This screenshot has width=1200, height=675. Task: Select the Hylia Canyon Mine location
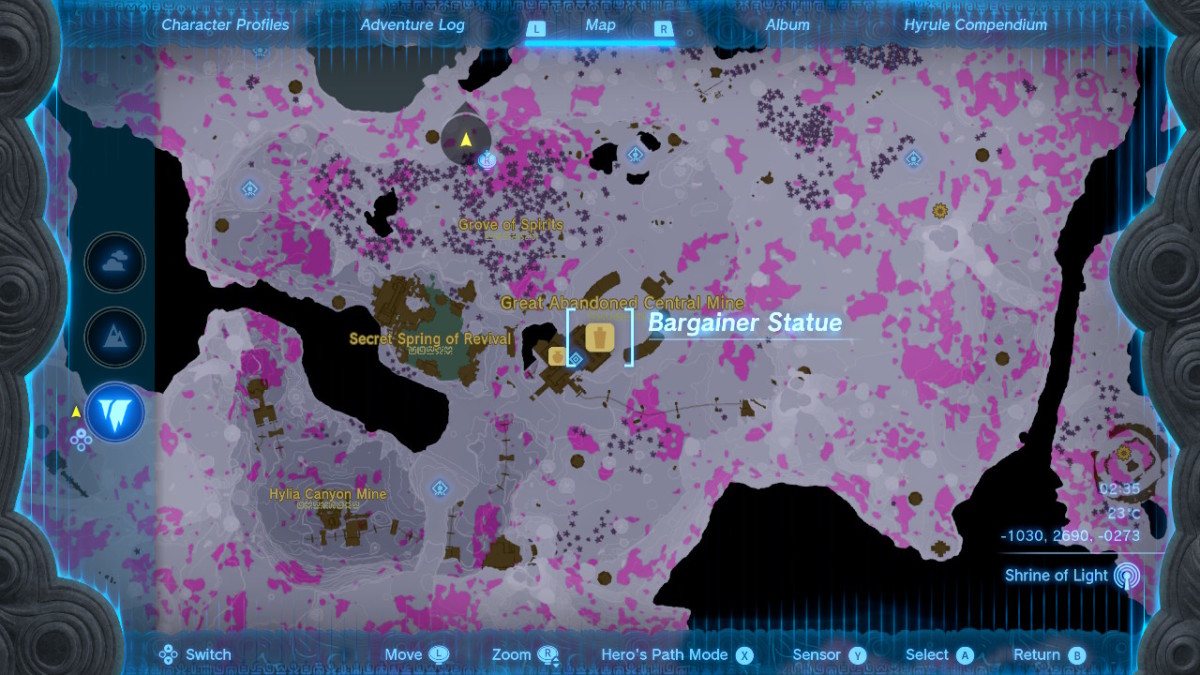tap(327, 494)
